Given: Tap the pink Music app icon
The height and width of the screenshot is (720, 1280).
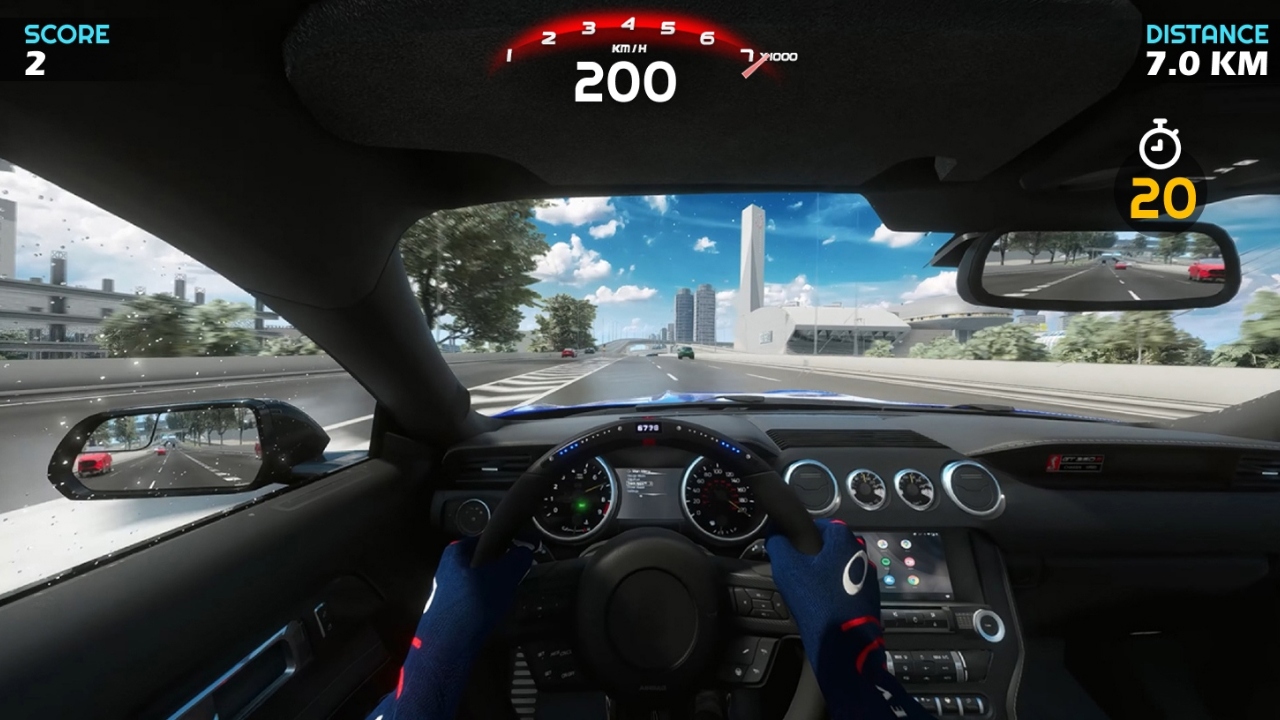Looking at the screenshot, I should [909, 562].
